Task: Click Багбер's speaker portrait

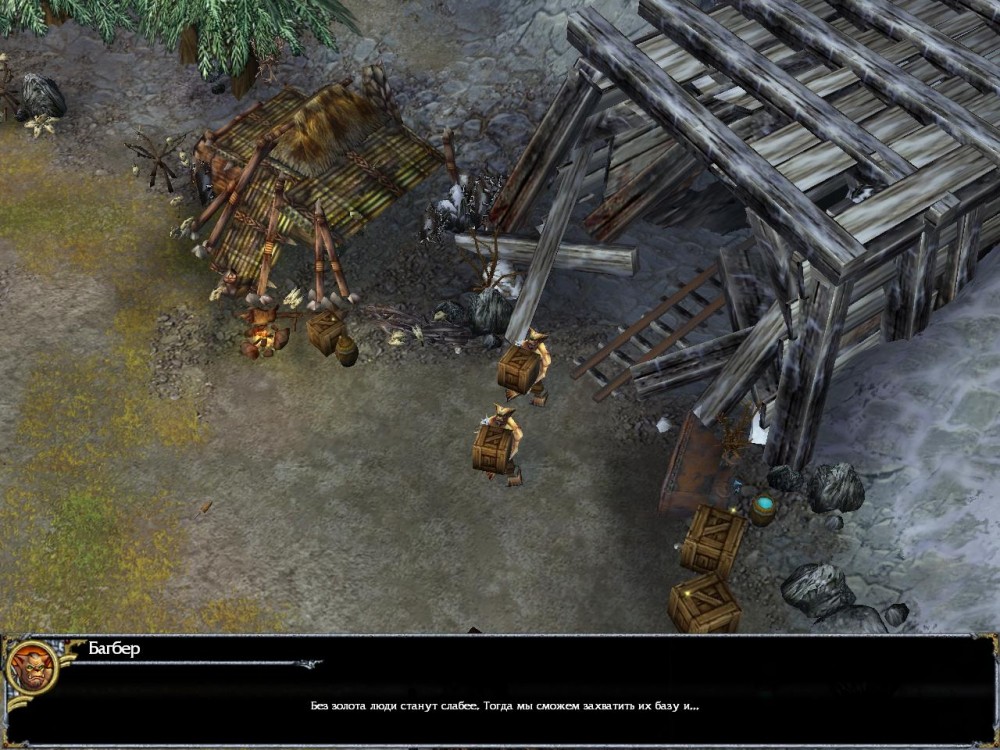Action: [31, 668]
